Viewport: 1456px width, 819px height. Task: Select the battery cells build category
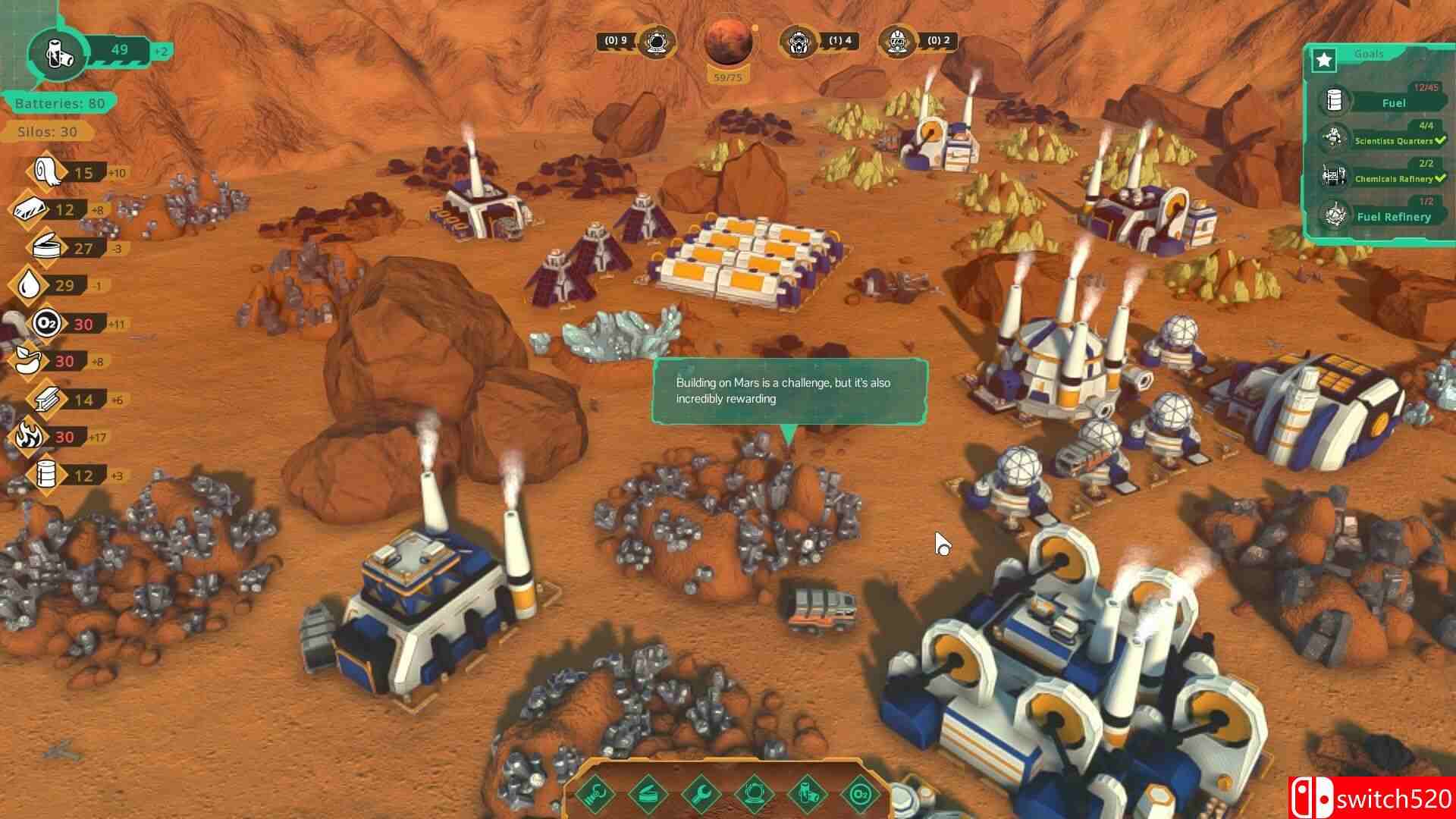(x=808, y=793)
